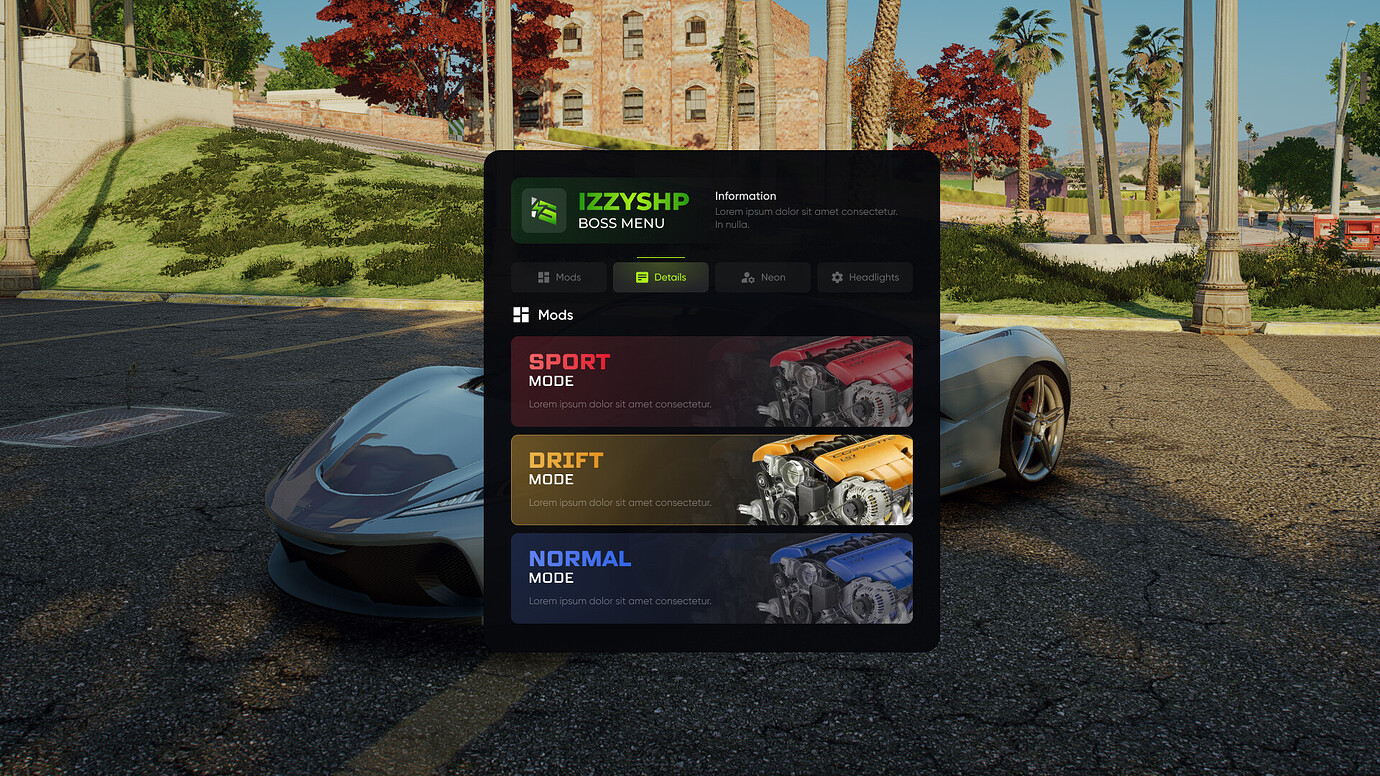This screenshot has width=1380, height=776.
Task: Switch to the Details tab
Action: tap(660, 277)
